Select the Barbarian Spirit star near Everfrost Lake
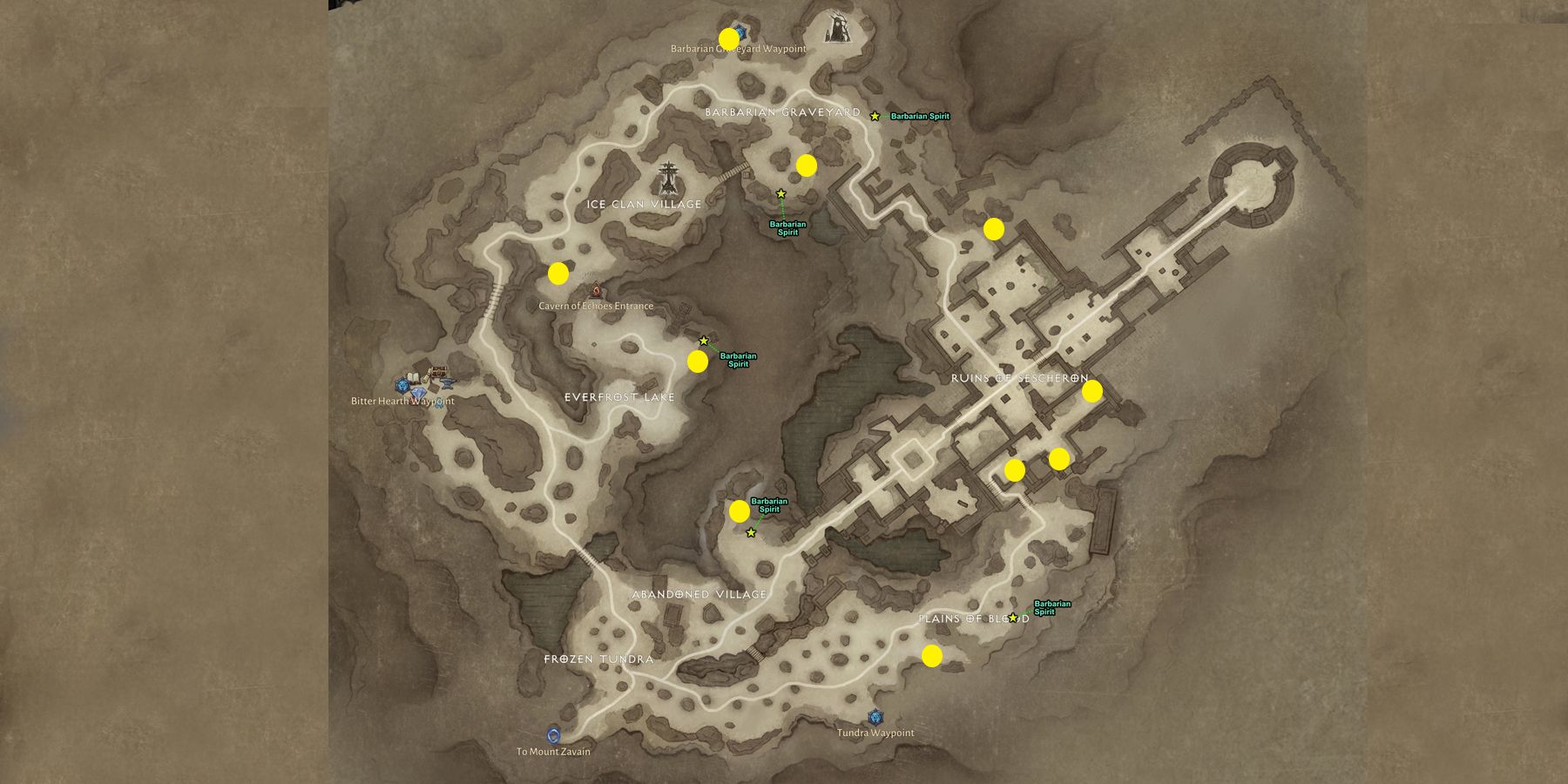Screen dimensions: 1568x784 point(702,339)
